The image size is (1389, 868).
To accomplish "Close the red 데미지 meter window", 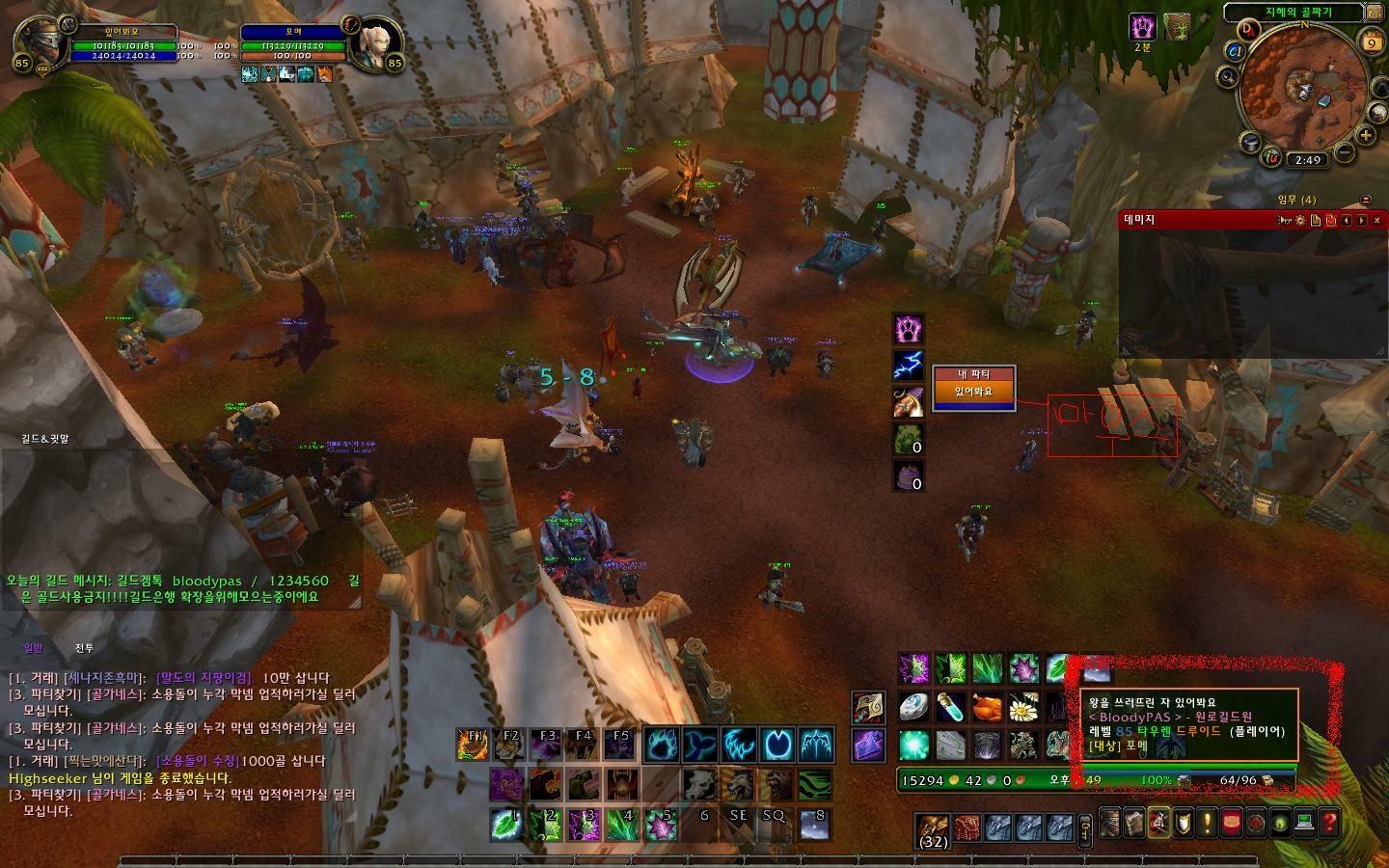I will (1376, 220).
